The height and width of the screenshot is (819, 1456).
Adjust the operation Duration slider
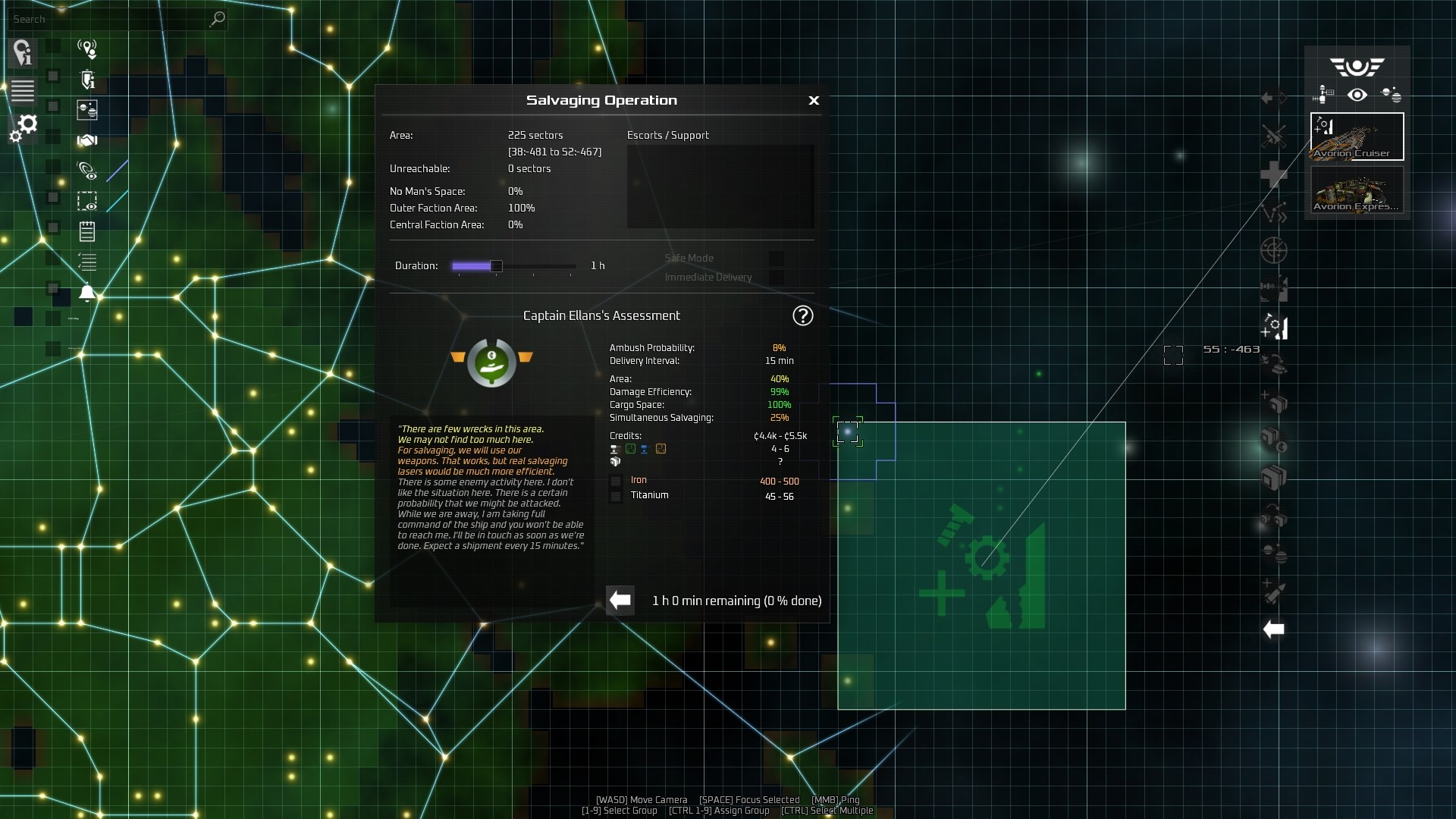tap(497, 266)
